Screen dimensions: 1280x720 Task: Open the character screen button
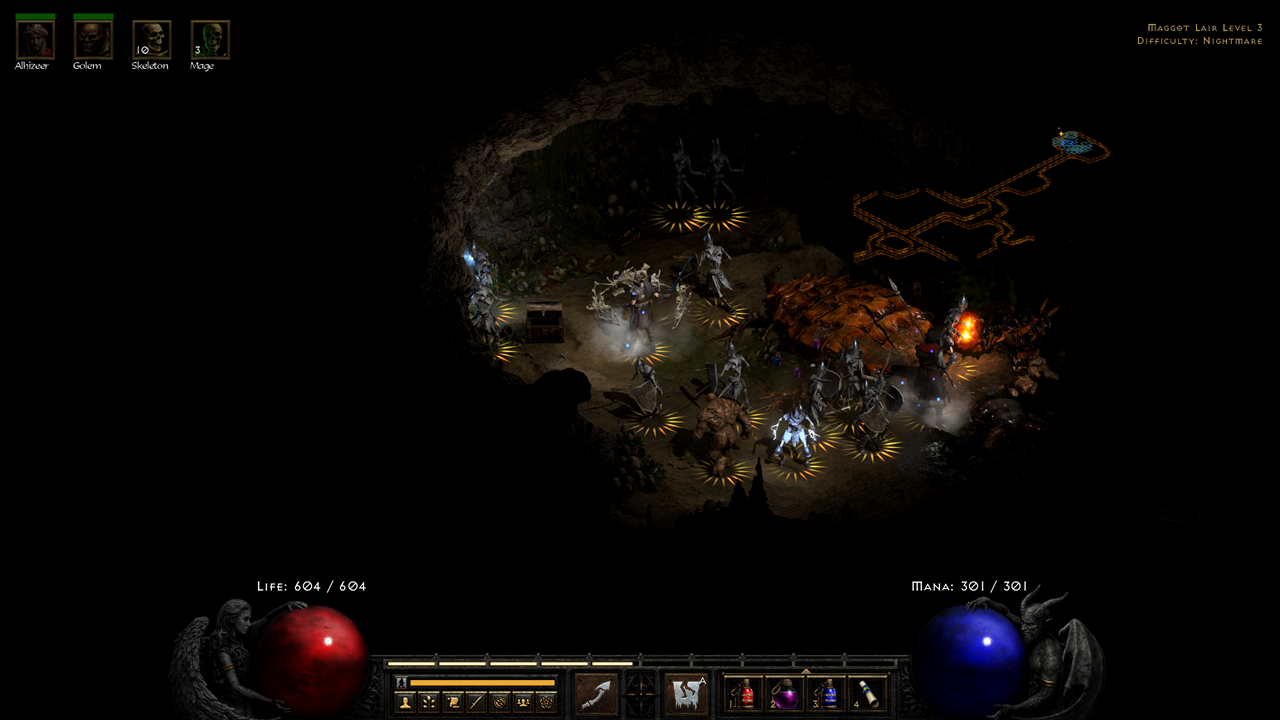(406, 702)
